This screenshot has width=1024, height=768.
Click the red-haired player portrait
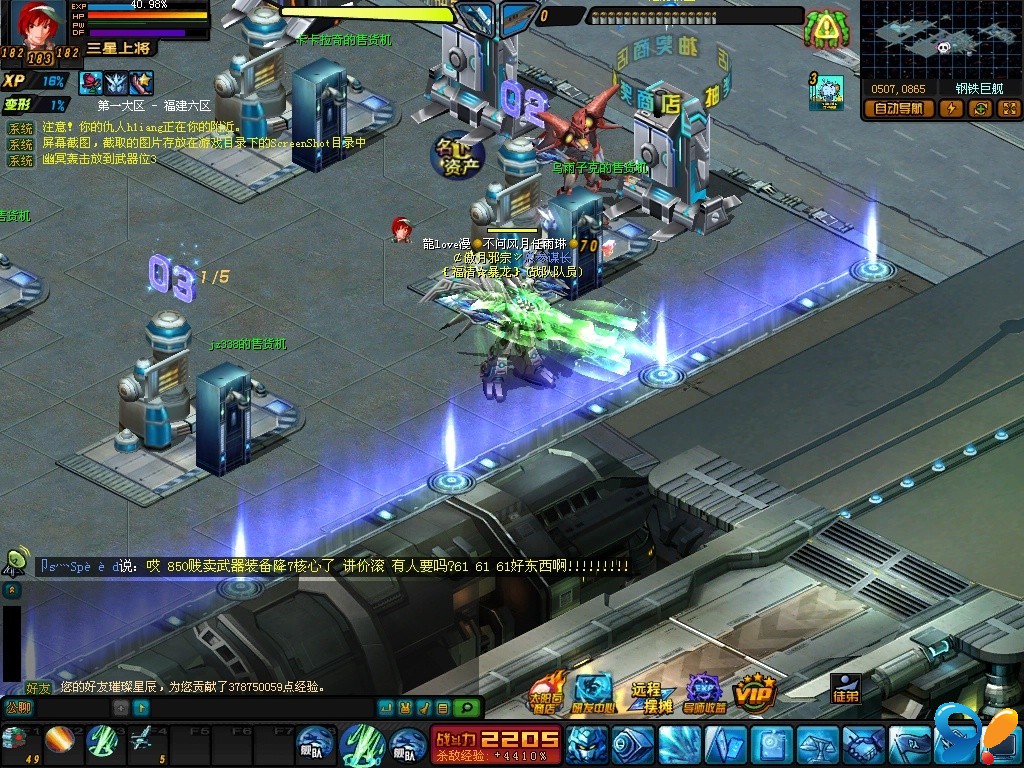click(38, 23)
